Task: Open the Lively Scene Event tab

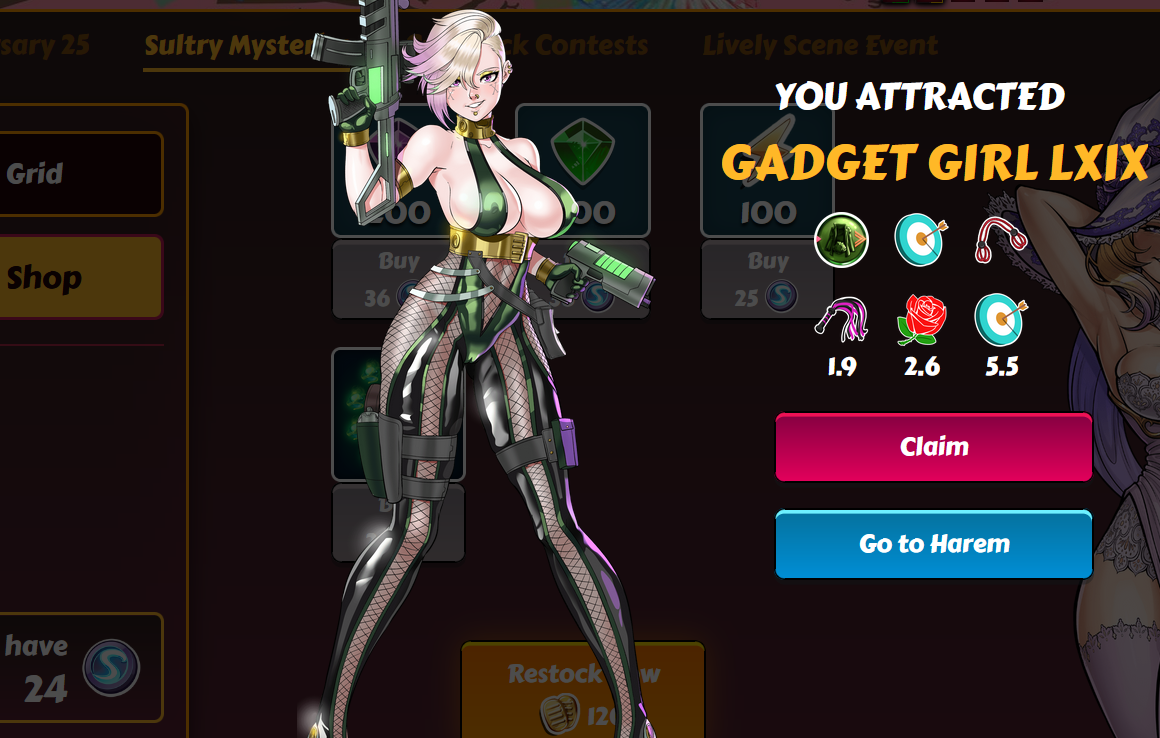Action: [x=820, y=45]
